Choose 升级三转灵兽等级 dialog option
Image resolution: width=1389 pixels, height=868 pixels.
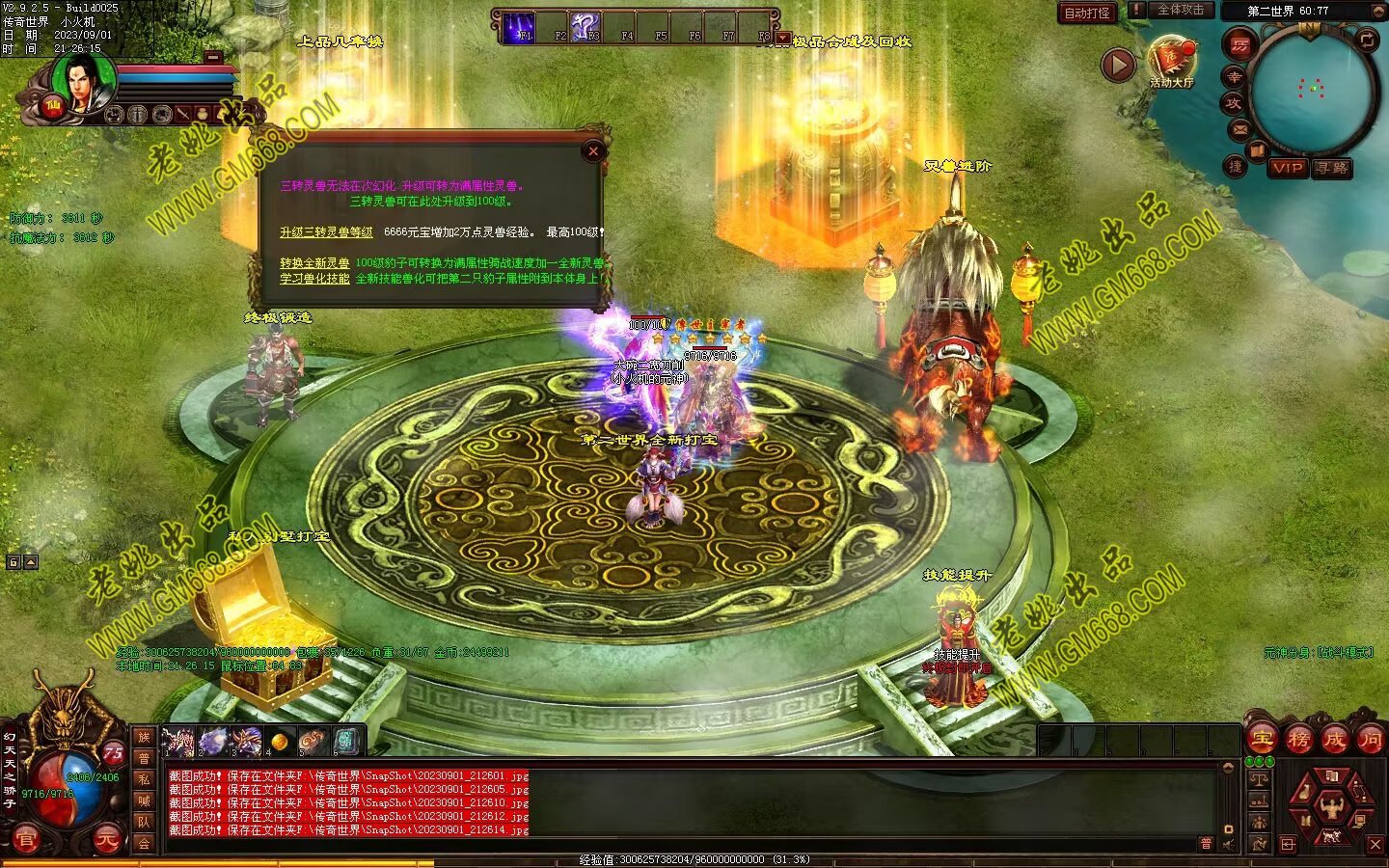(326, 232)
